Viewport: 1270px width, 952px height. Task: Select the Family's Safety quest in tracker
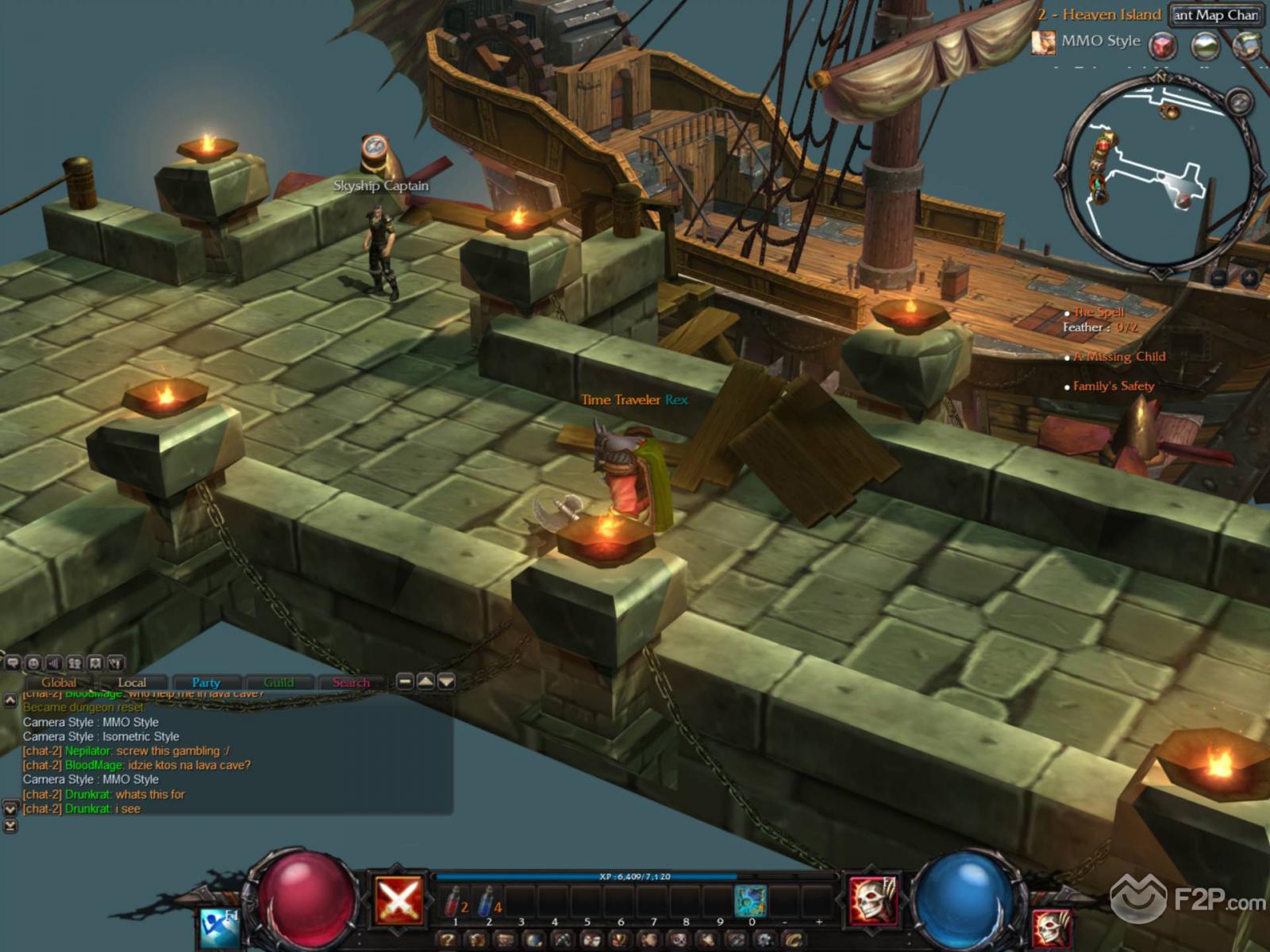point(1113,386)
